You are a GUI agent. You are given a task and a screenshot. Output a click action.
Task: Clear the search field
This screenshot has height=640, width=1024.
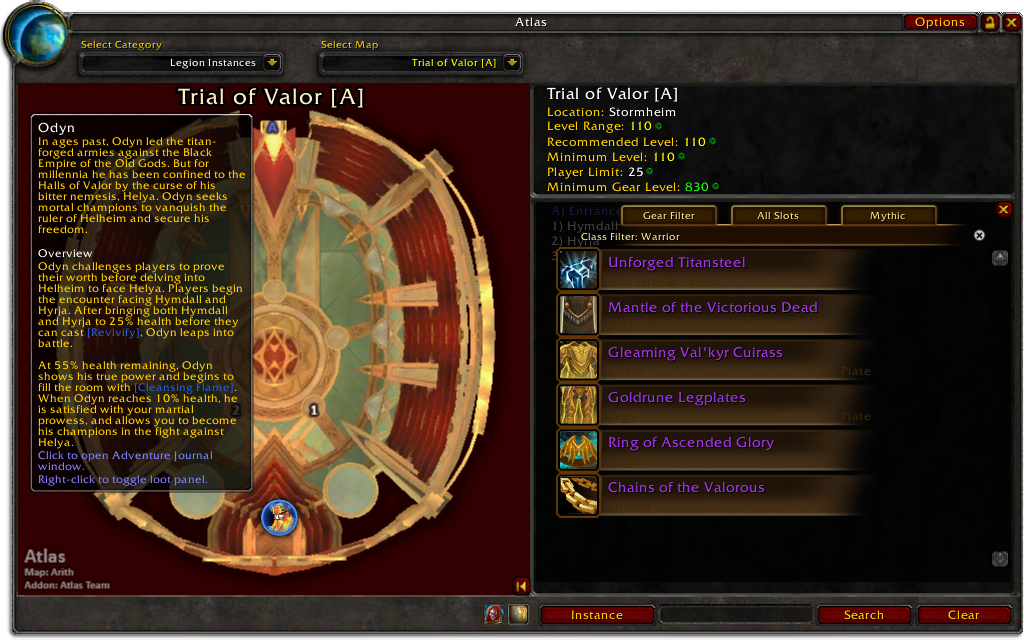(963, 615)
